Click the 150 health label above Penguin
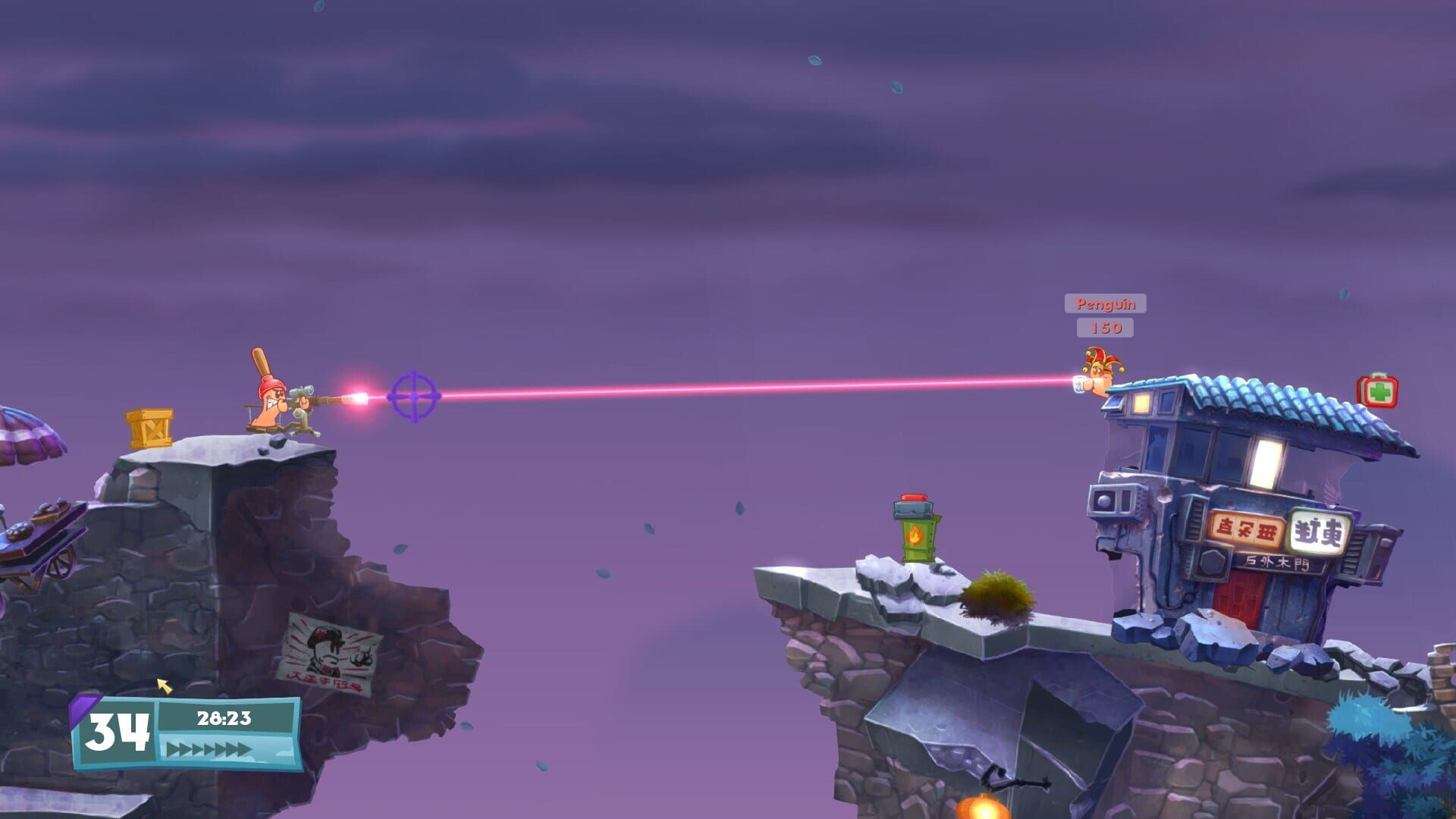This screenshot has width=1456, height=819. pyautogui.click(x=1104, y=328)
